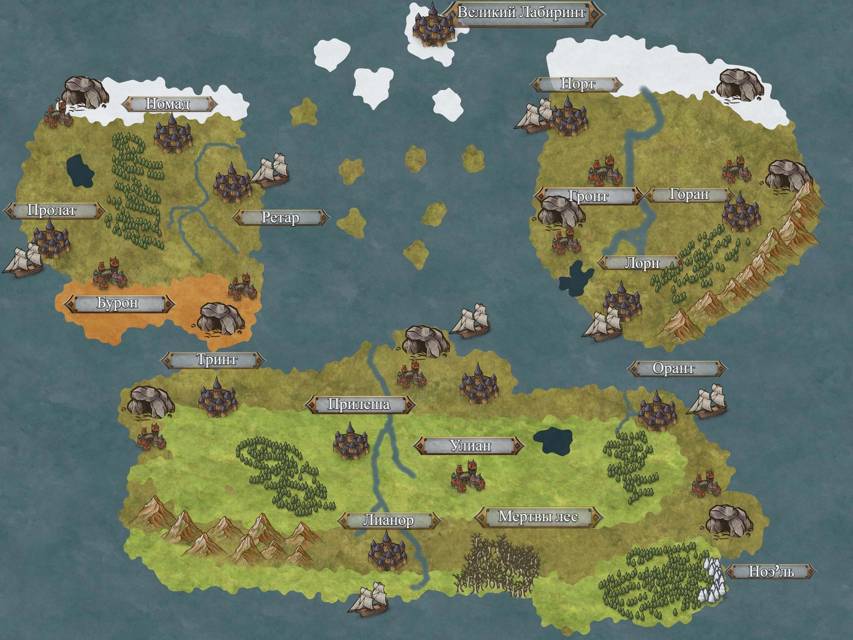This screenshot has width=853, height=640.
Task: Choose the Гронт map marker
Action: (588, 196)
